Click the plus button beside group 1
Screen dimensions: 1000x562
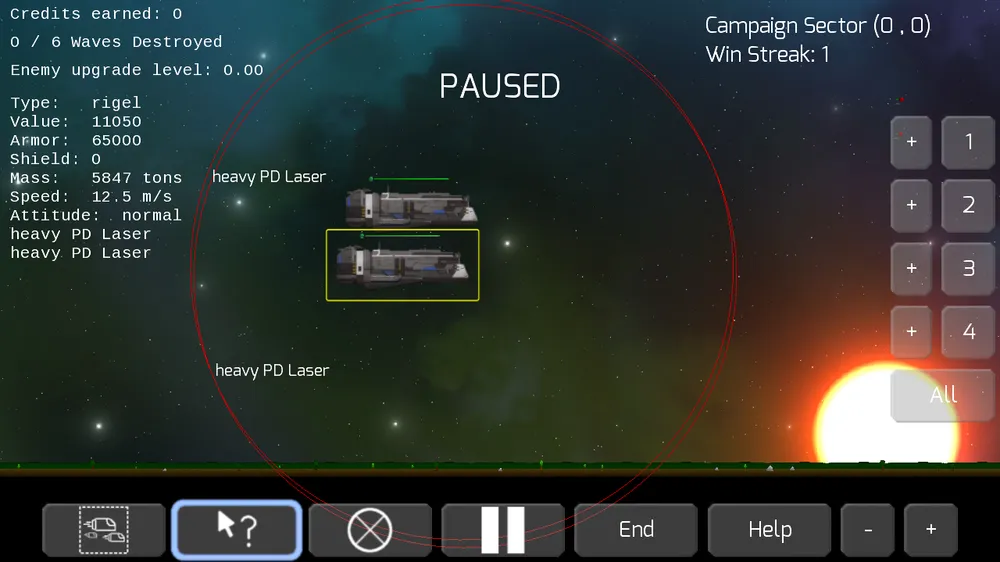point(911,142)
